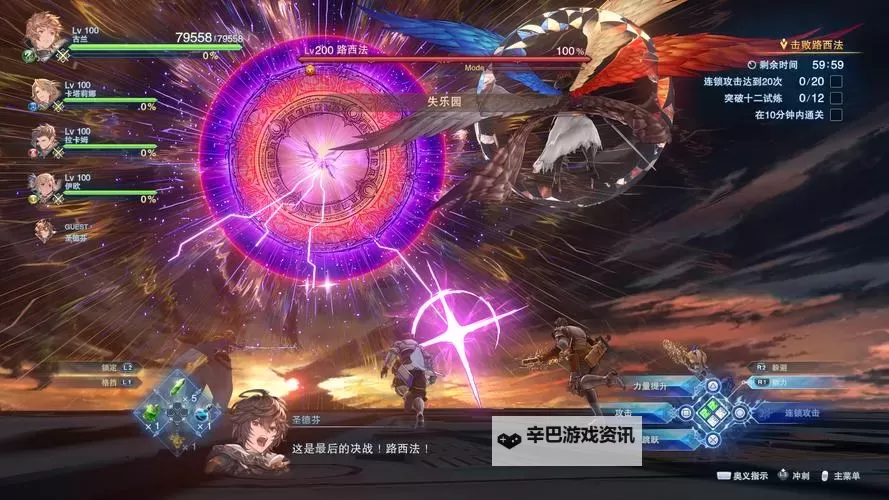Tick the 在10分钟内通关 objective checkbox
The width and height of the screenshot is (889, 500).
tap(836, 114)
